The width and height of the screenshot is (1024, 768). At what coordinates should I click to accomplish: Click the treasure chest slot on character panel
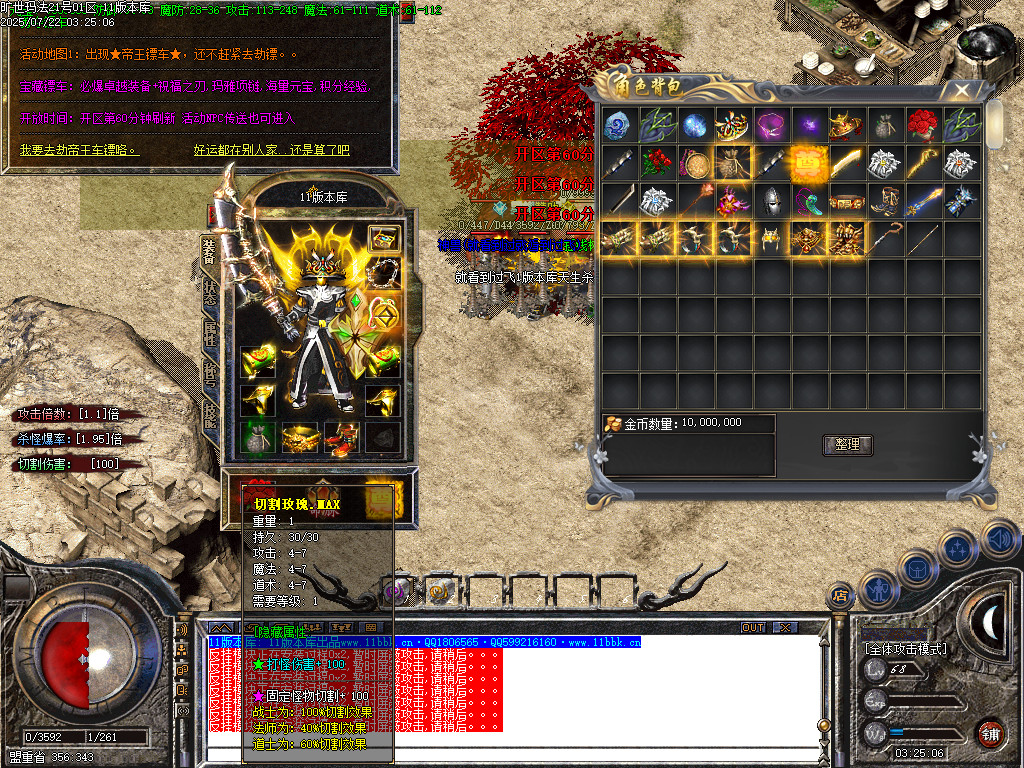[x=384, y=238]
